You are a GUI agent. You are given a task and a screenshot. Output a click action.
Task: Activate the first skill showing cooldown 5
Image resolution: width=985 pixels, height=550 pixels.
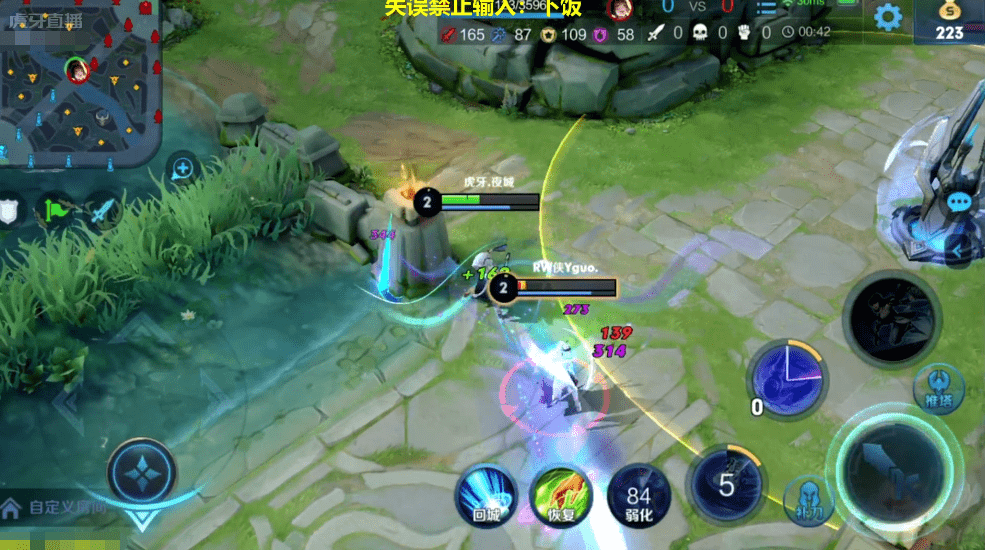(x=727, y=486)
